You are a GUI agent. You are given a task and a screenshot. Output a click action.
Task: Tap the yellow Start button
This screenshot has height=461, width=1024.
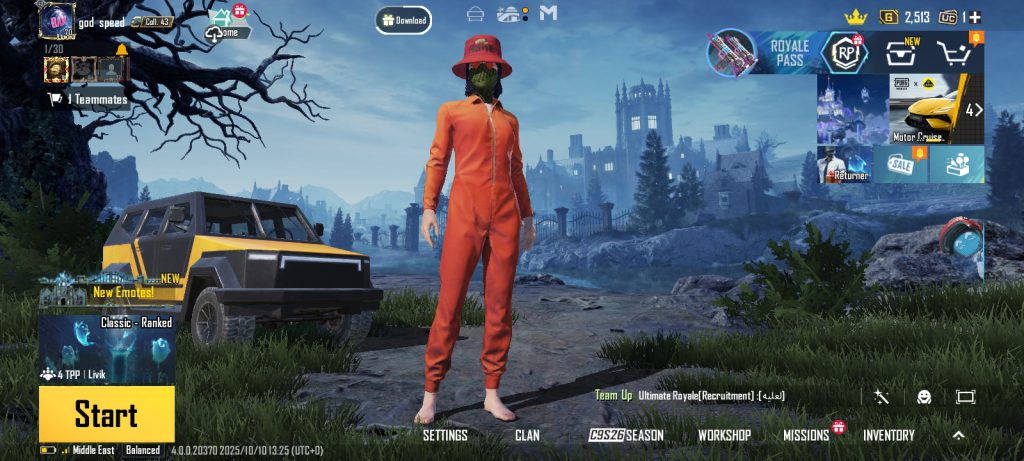click(x=106, y=414)
